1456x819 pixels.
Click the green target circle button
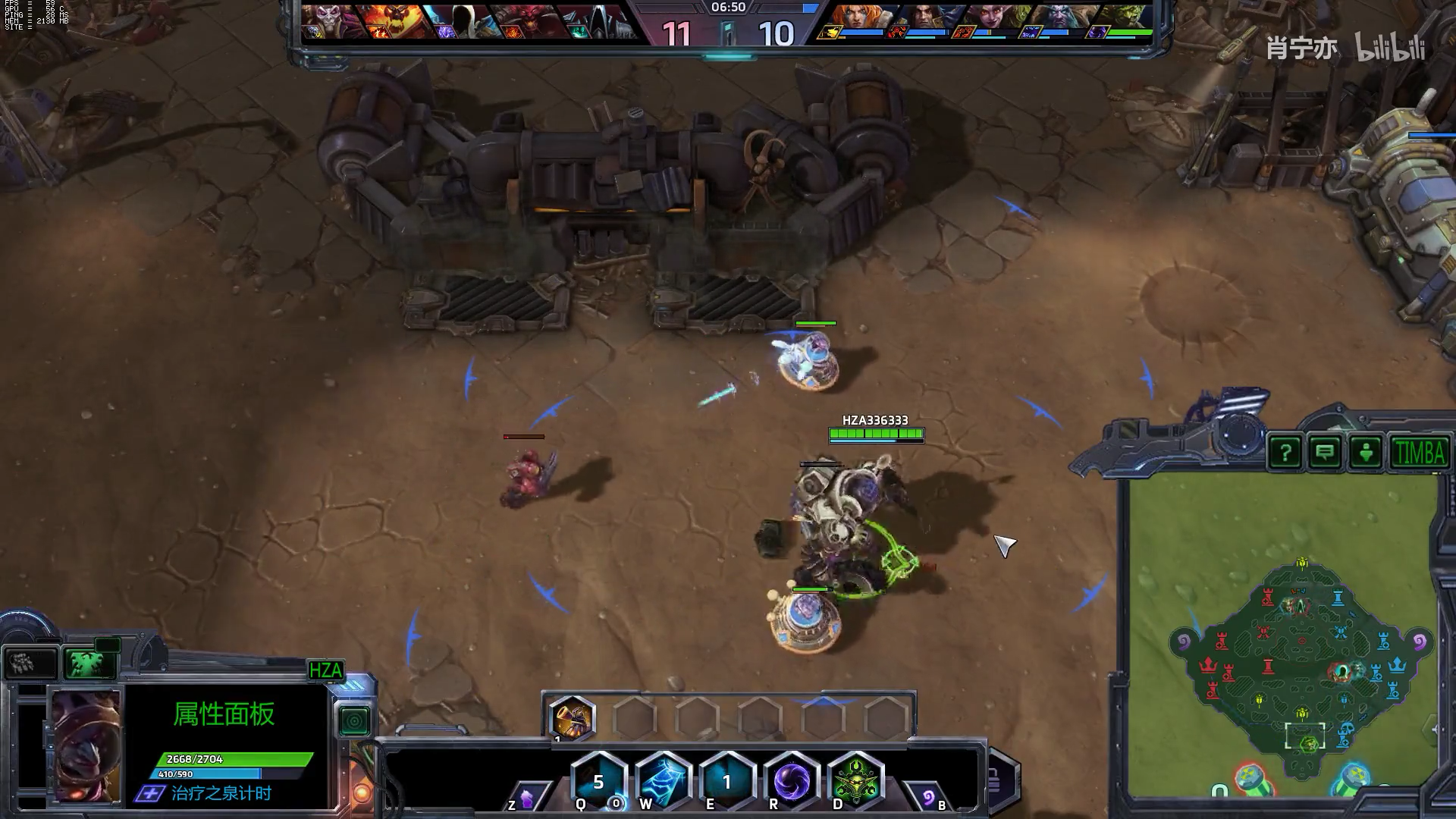[x=354, y=720]
